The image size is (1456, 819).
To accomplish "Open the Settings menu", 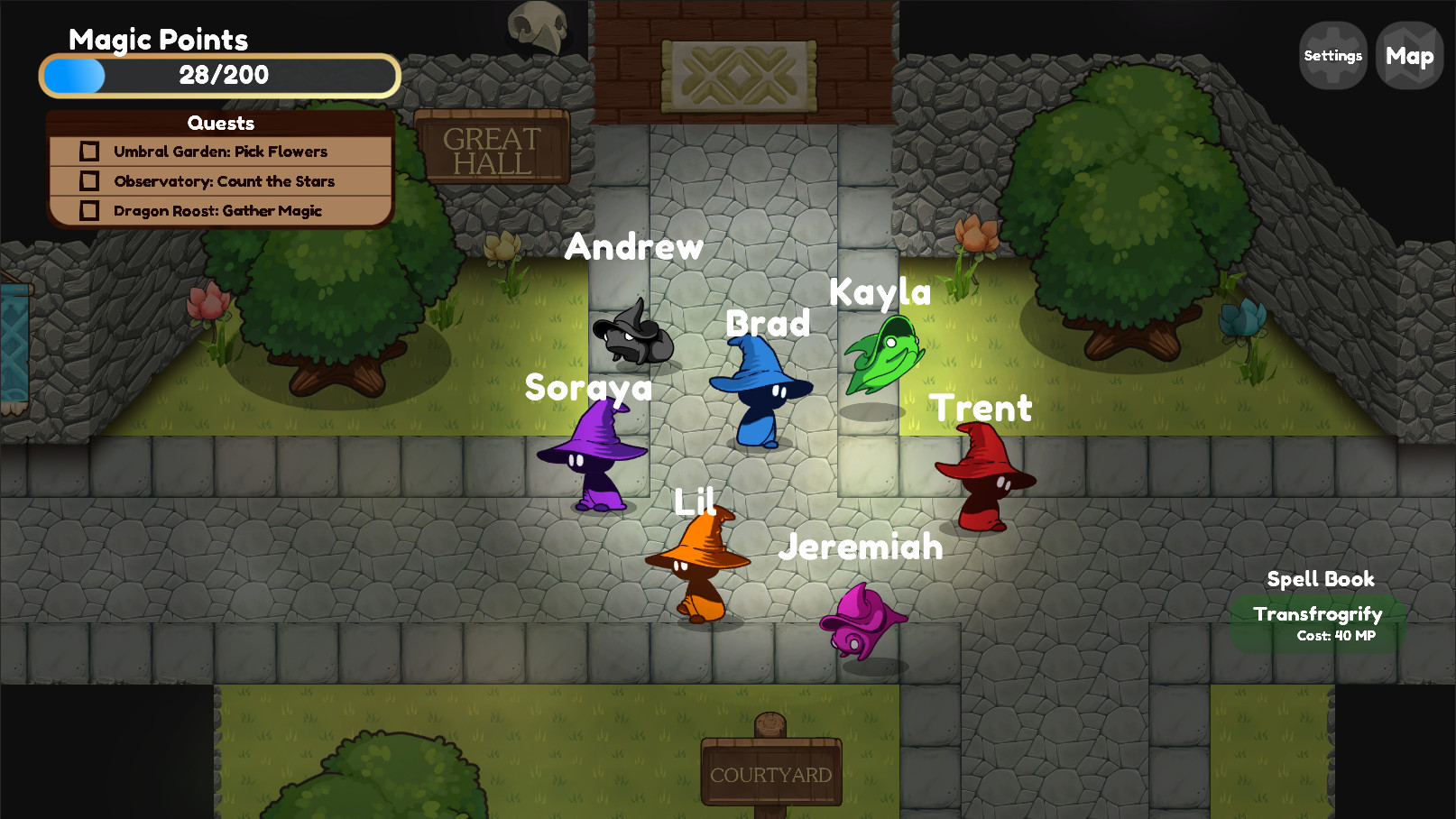I will click(1332, 55).
